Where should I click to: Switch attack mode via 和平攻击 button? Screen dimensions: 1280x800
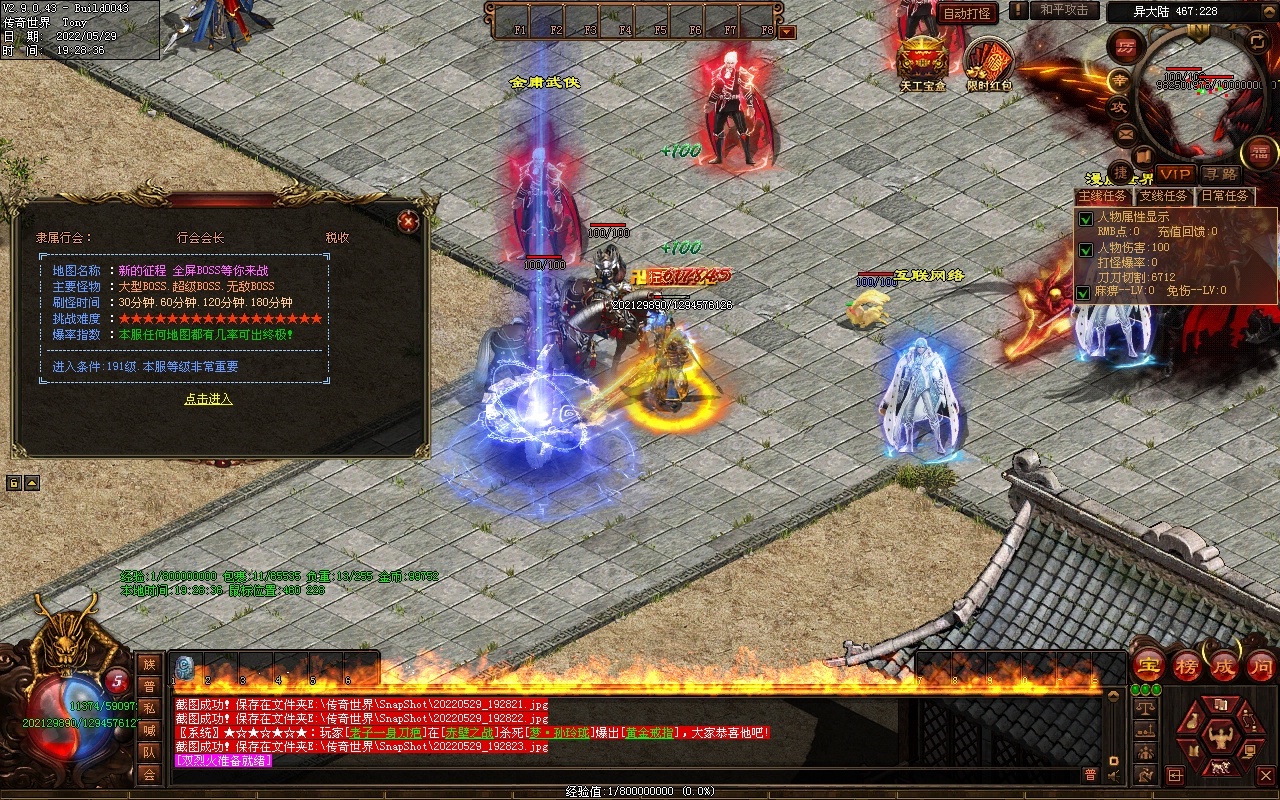(x=1063, y=11)
